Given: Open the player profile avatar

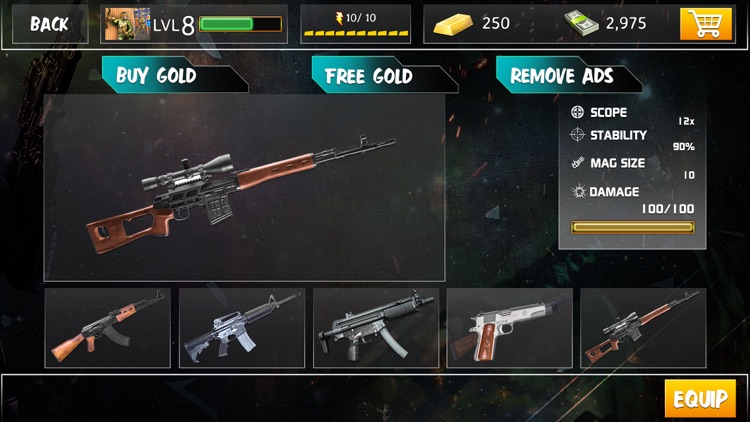Looking at the screenshot, I should point(126,24).
